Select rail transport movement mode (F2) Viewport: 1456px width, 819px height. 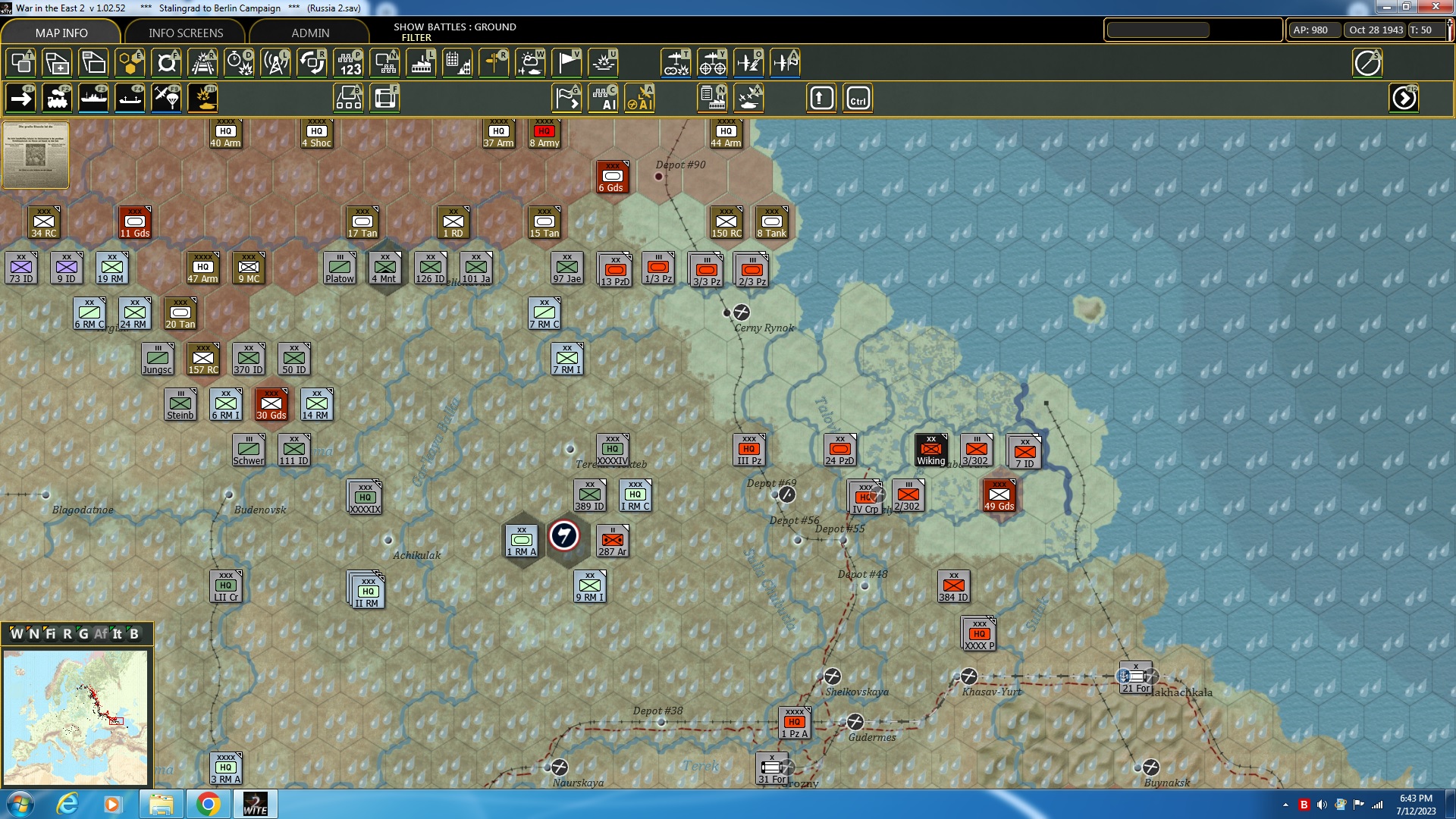pyautogui.click(x=58, y=98)
